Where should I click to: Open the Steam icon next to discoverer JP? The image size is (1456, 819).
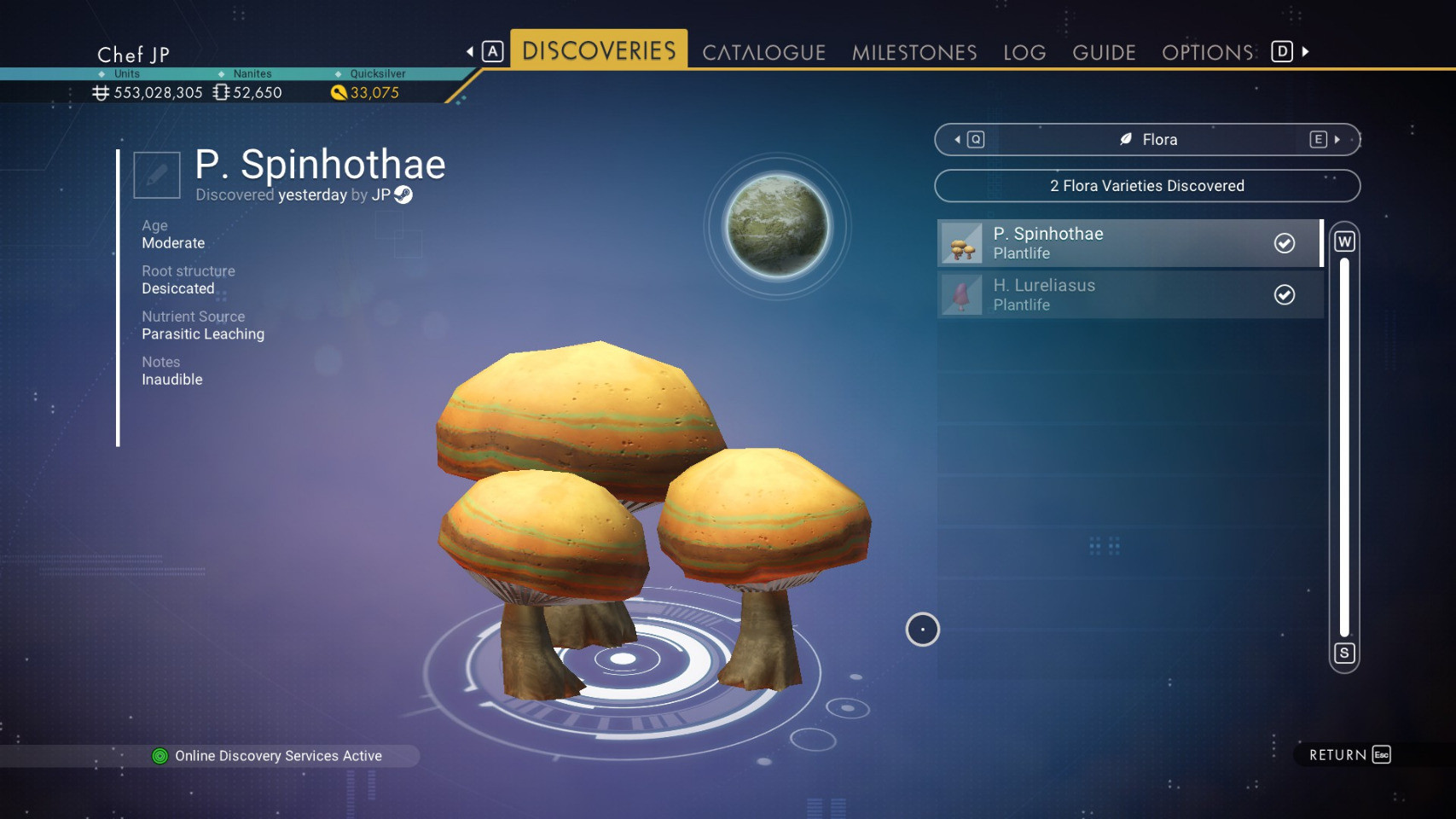(x=404, y=195)
